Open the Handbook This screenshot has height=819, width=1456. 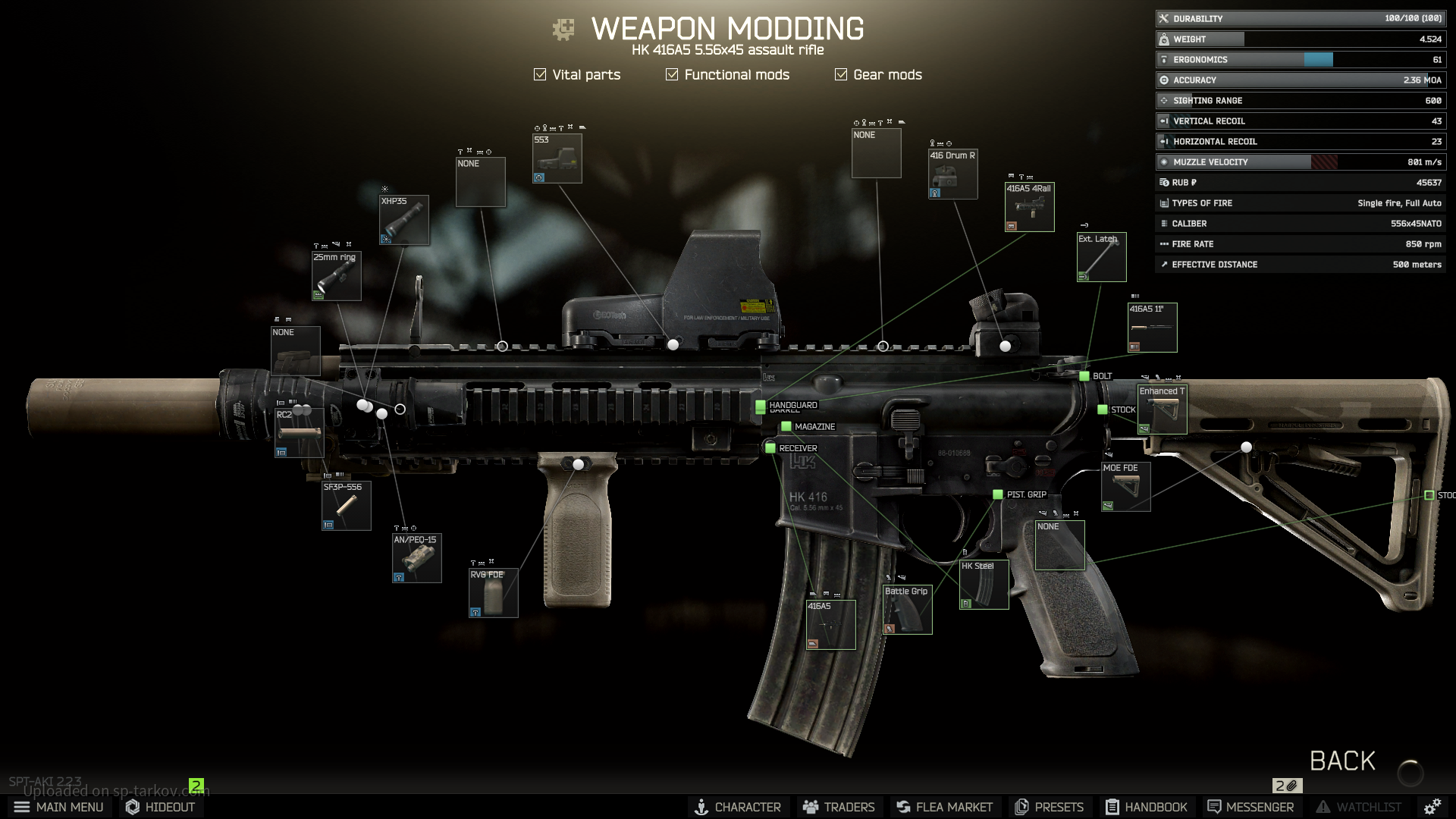pos(1146,807)
